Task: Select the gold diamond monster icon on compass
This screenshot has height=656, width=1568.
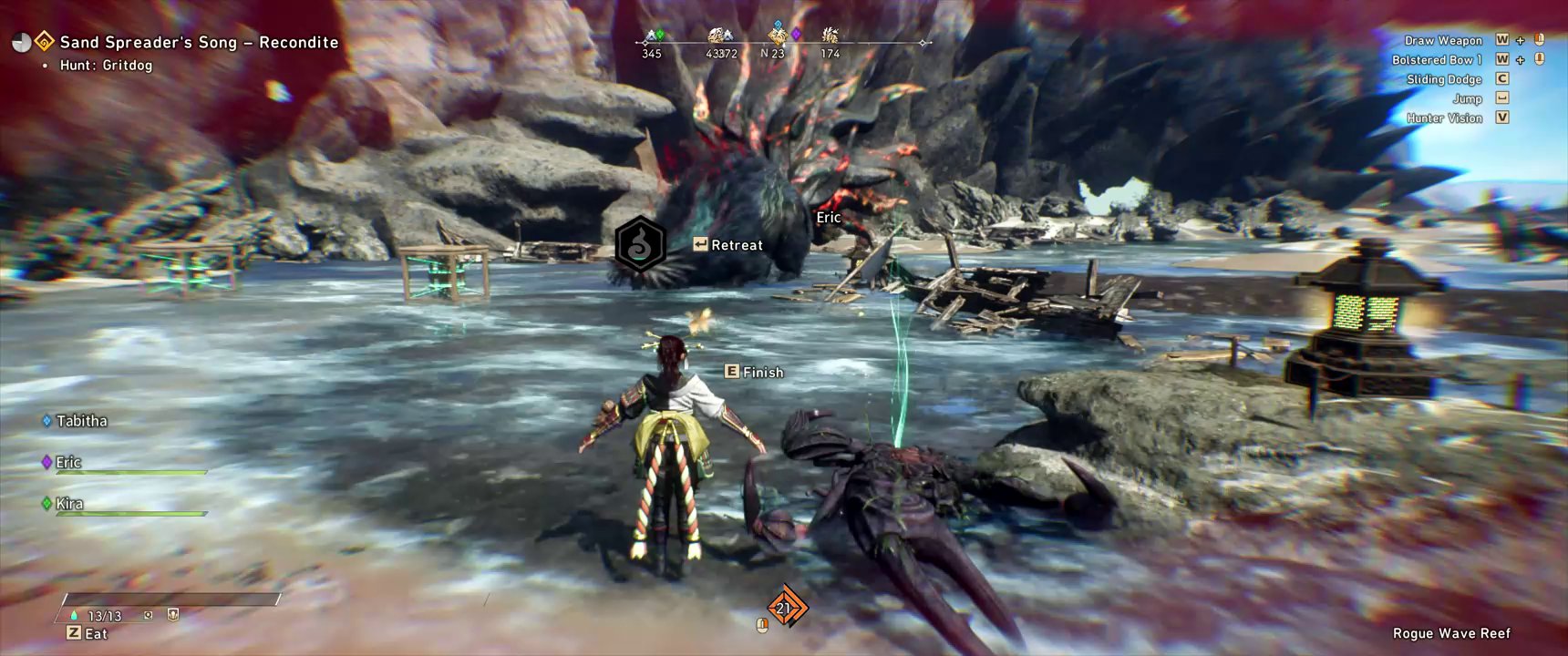Action: tap(777, 36)
